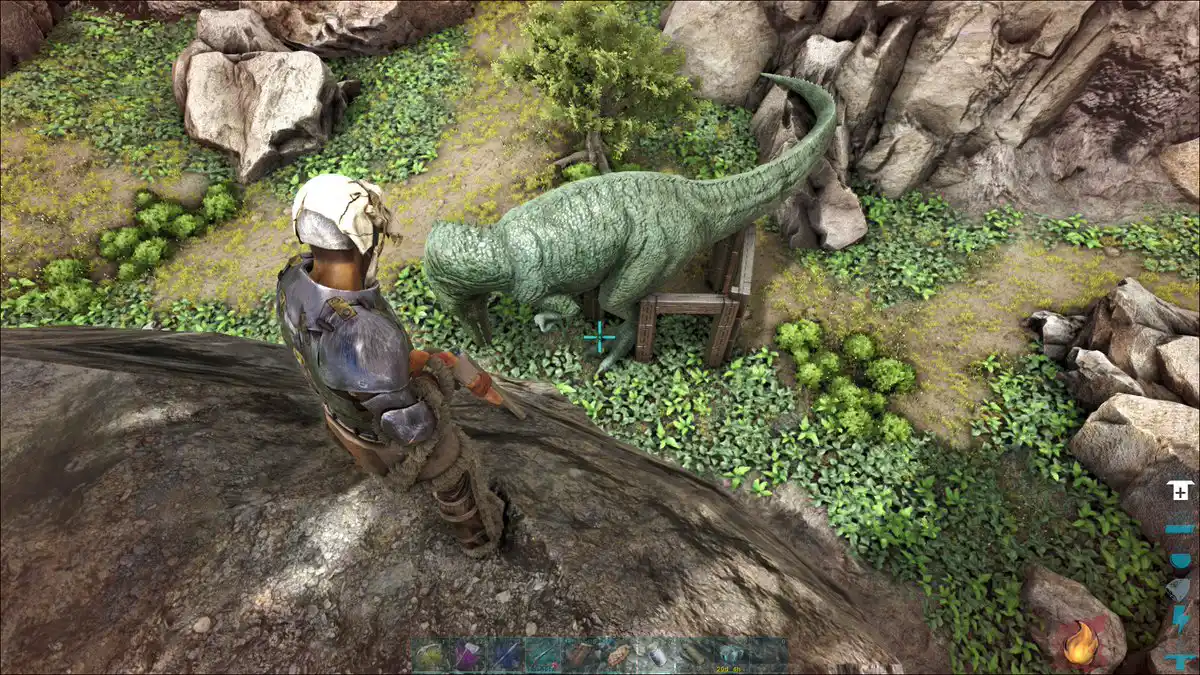Select the olive-green cylinder hotbar slot
This screenshot has width=1200, height=675.
[x=693, y=656]
